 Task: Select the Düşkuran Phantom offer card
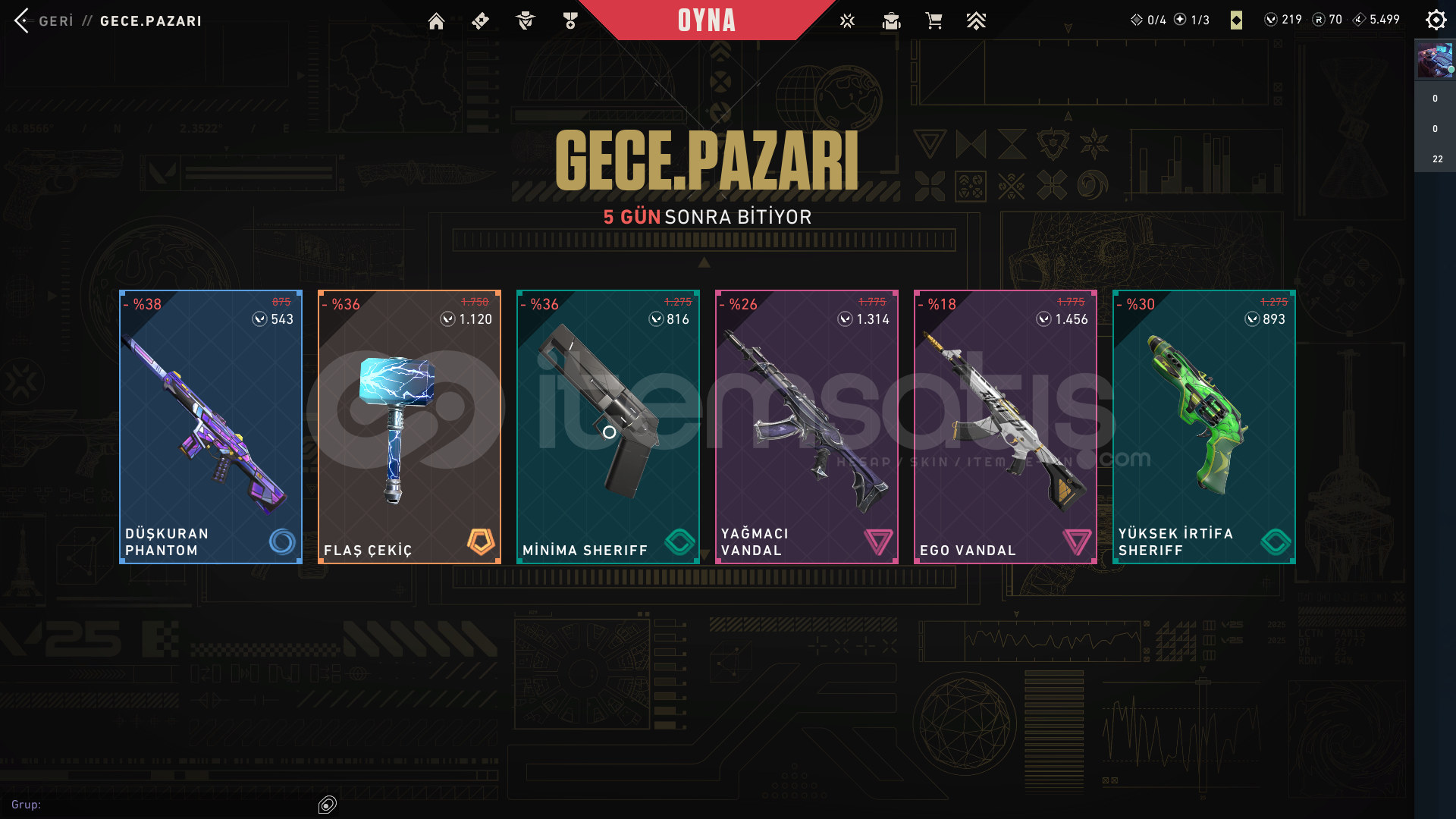211,426
